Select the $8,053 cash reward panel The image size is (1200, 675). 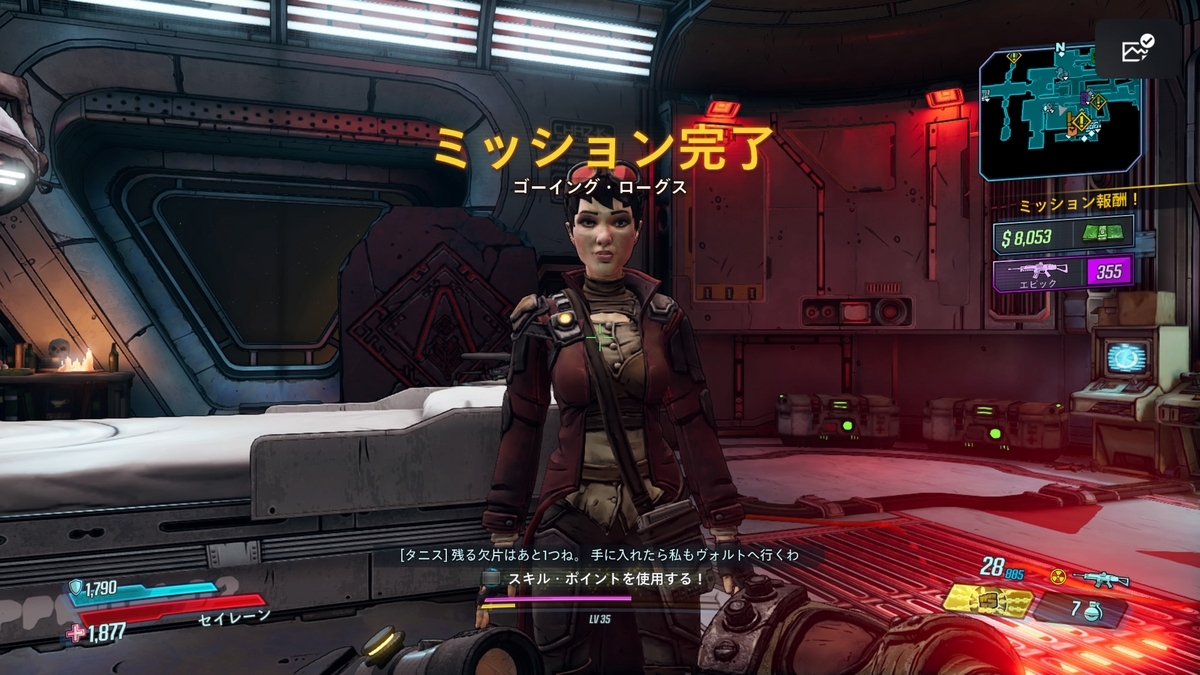coord(1063,237)
